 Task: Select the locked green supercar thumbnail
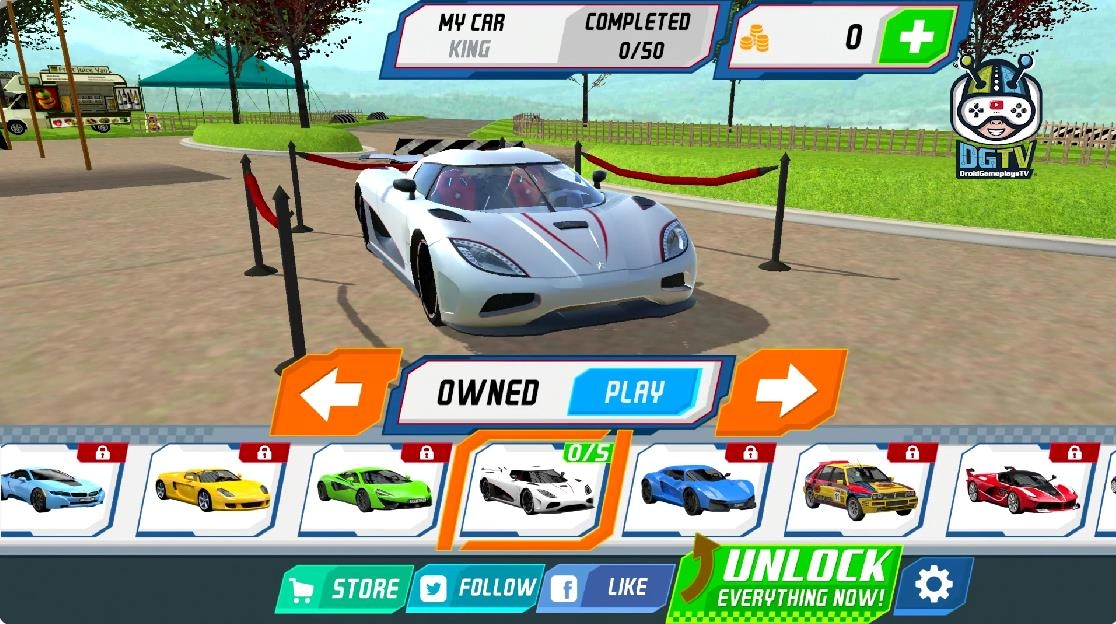[374, 488]
